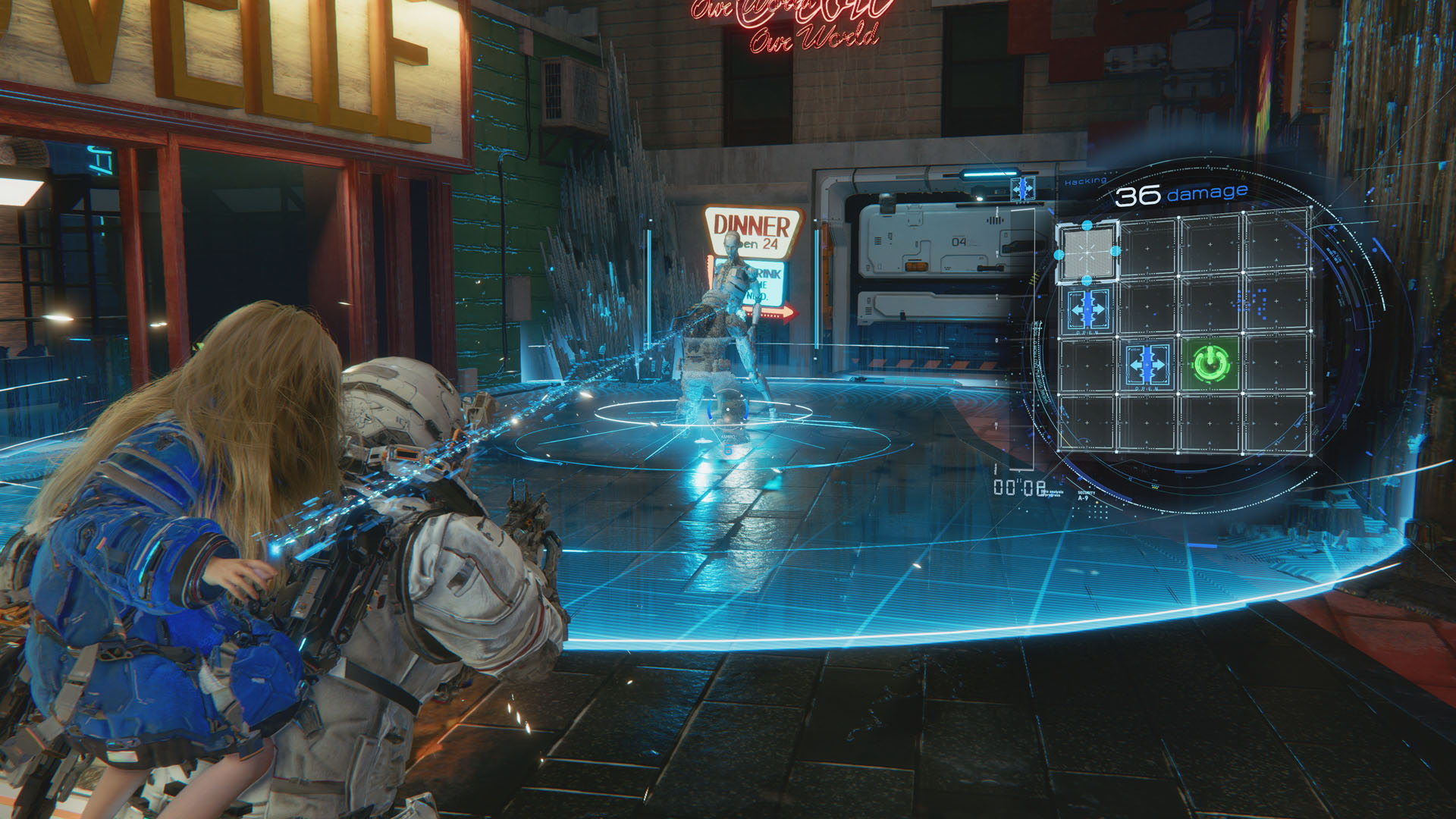Image resolution: width=1456 pixels, height=819 pixels.
Task: Click the Hacking panel header label
Action: coord(1084,181)
